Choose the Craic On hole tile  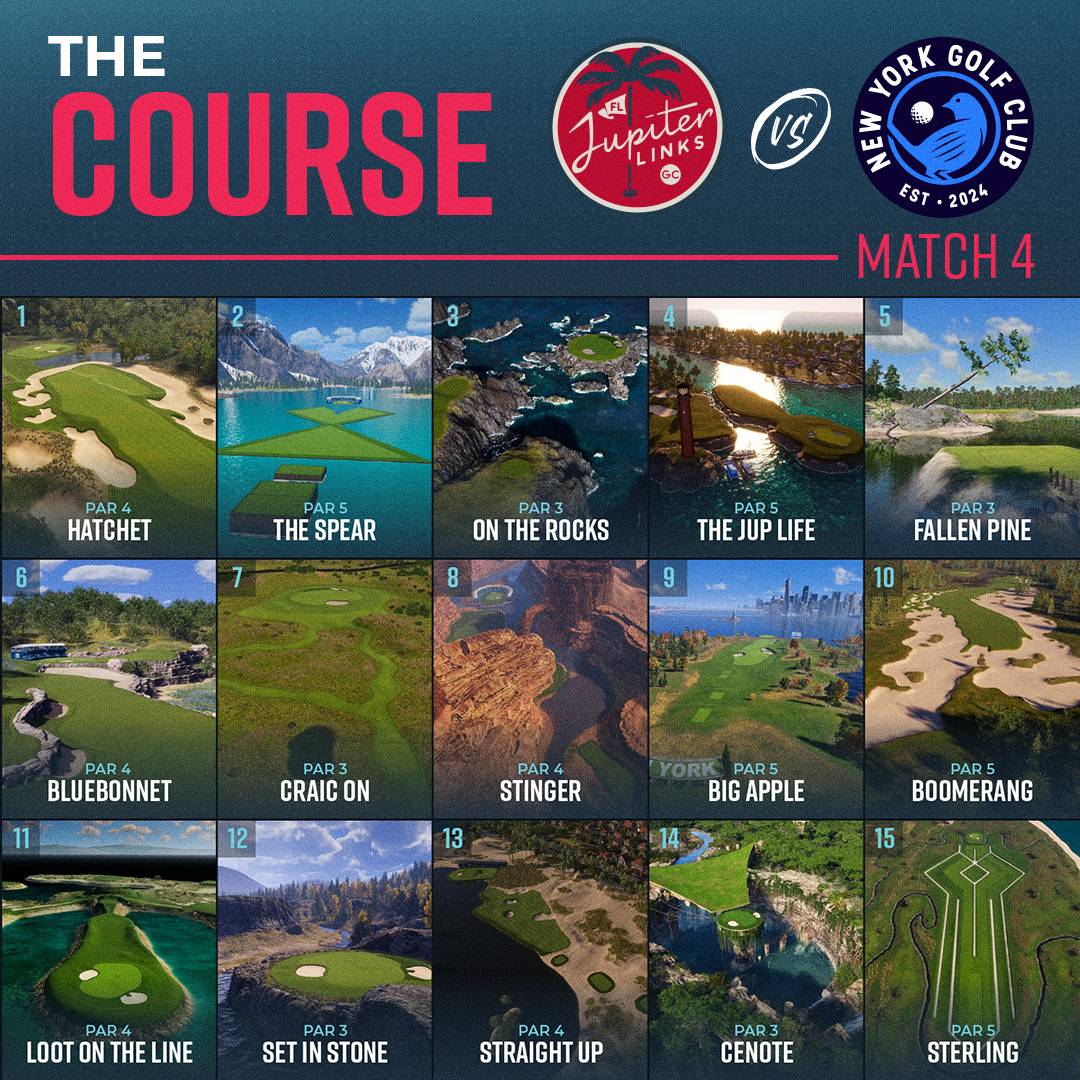click(324, 688)
